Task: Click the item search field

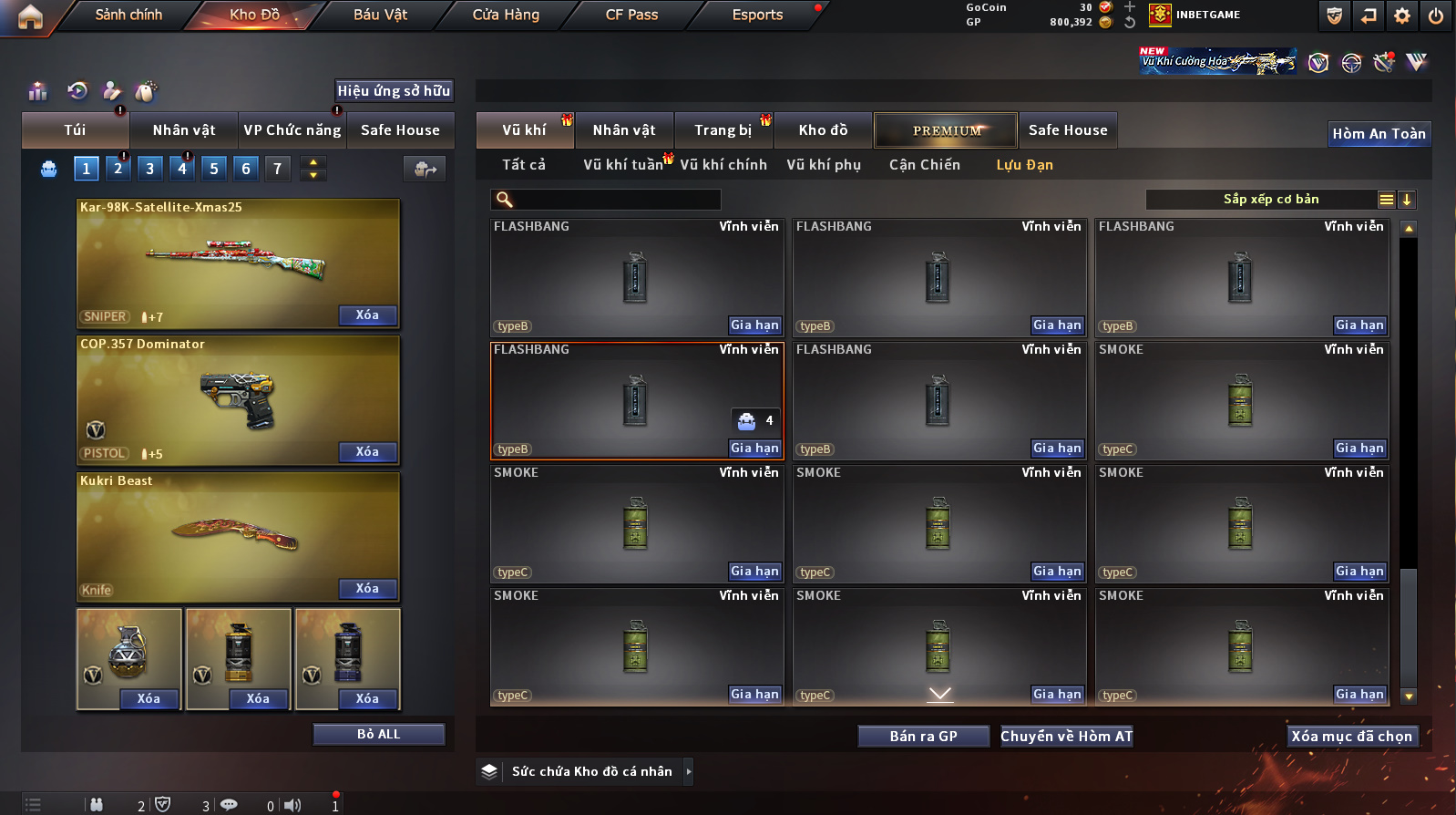Action: coord(615,200)
